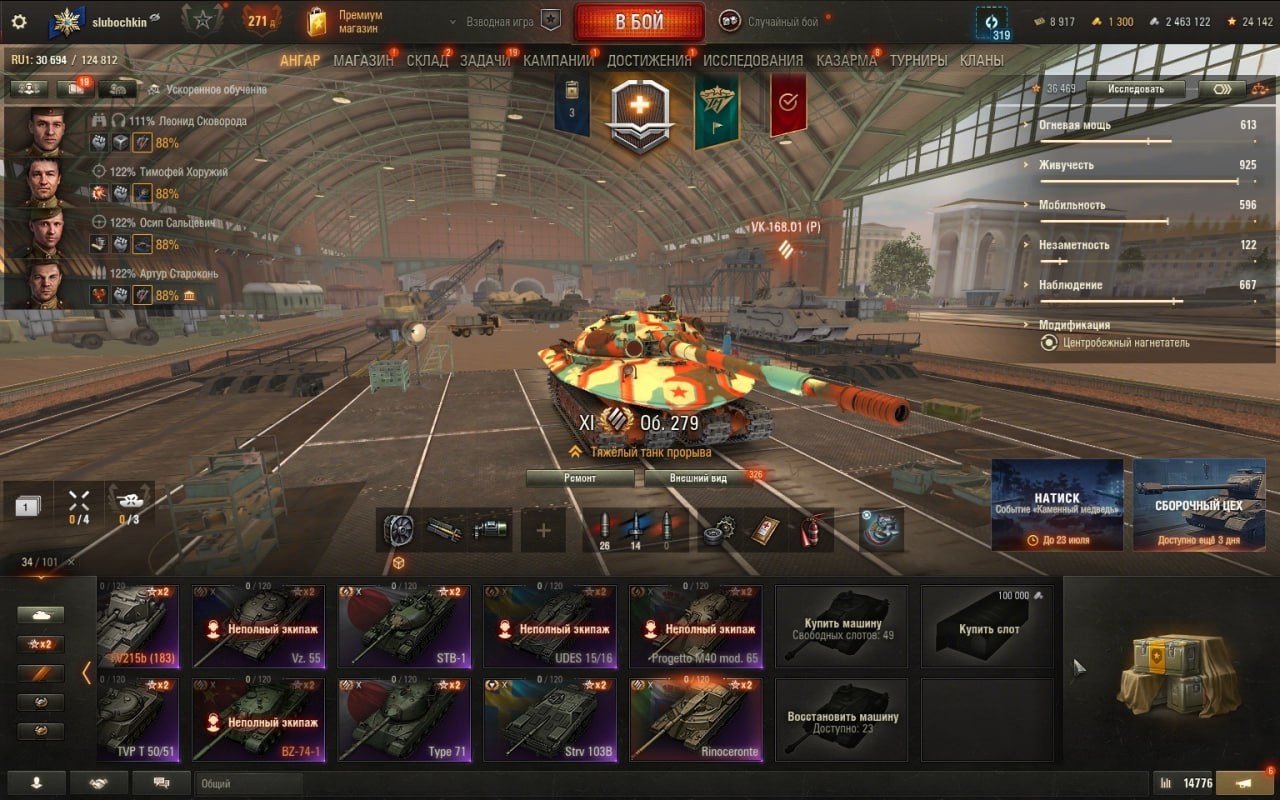The width and height of the screenshot is (1280, 800).
Task: Click the Ремонт button
Action: 580,478
